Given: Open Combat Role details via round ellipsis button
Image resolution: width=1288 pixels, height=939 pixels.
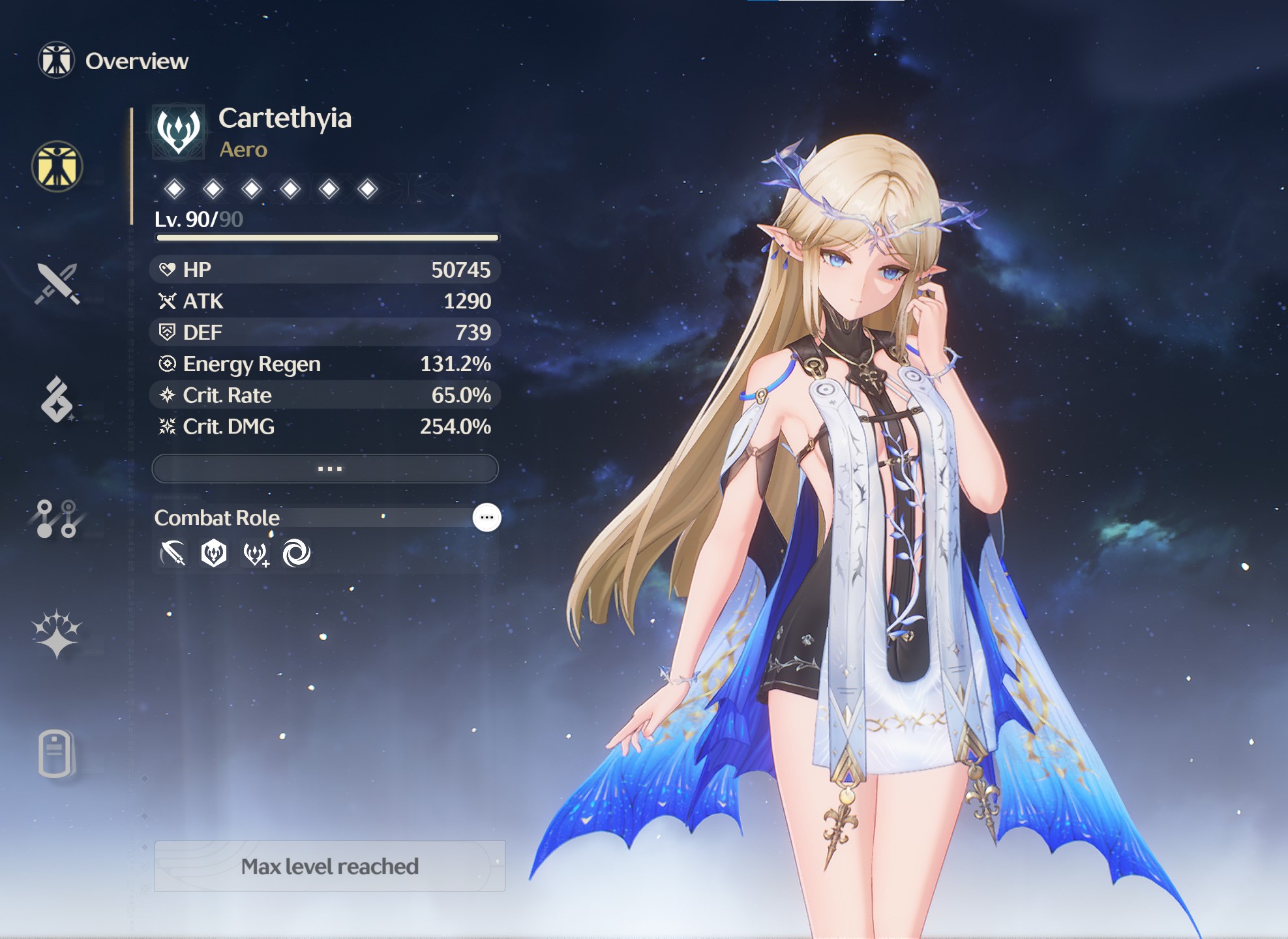Looking at the screenshot, I should pyautogui.click(x=487, y=518).
